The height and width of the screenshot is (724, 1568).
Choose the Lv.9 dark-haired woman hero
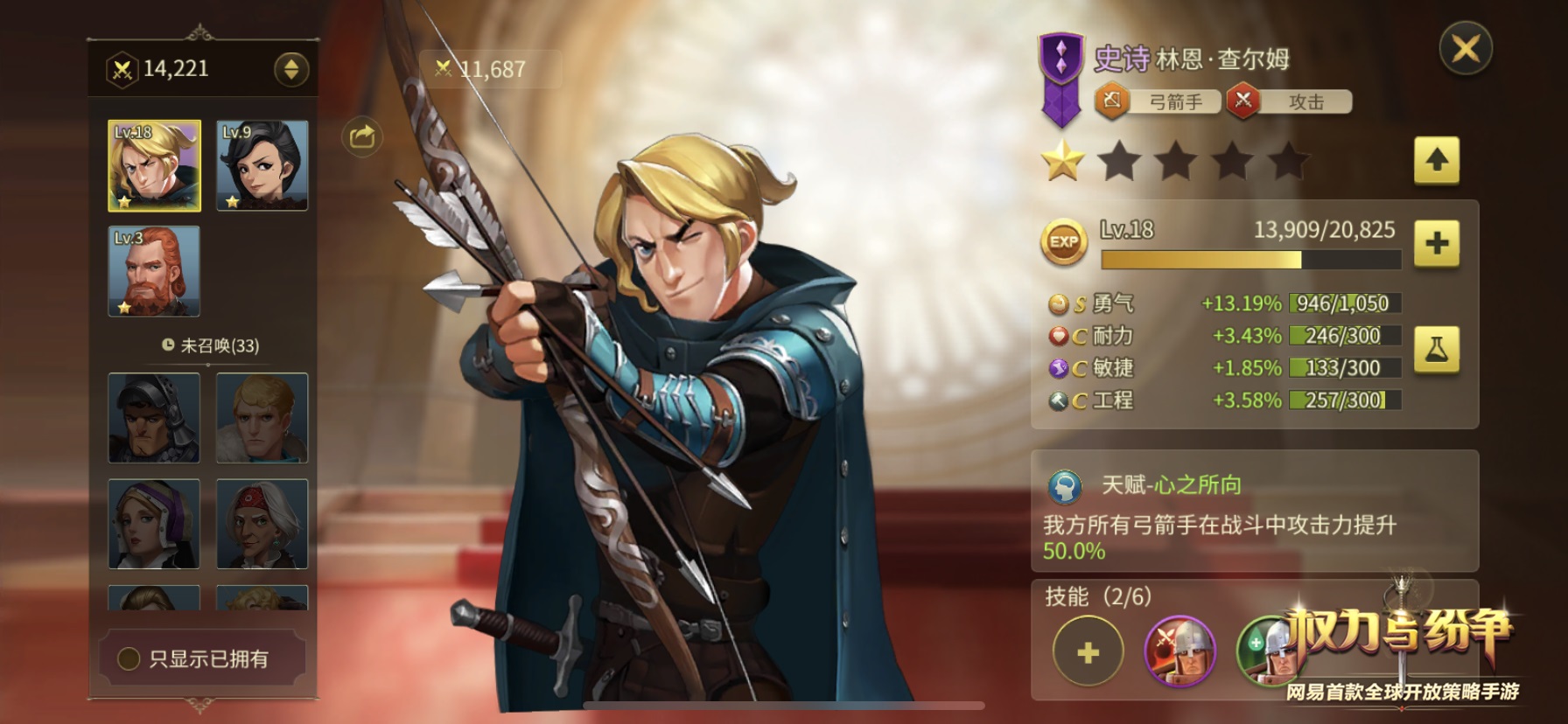tap(262, 166)
